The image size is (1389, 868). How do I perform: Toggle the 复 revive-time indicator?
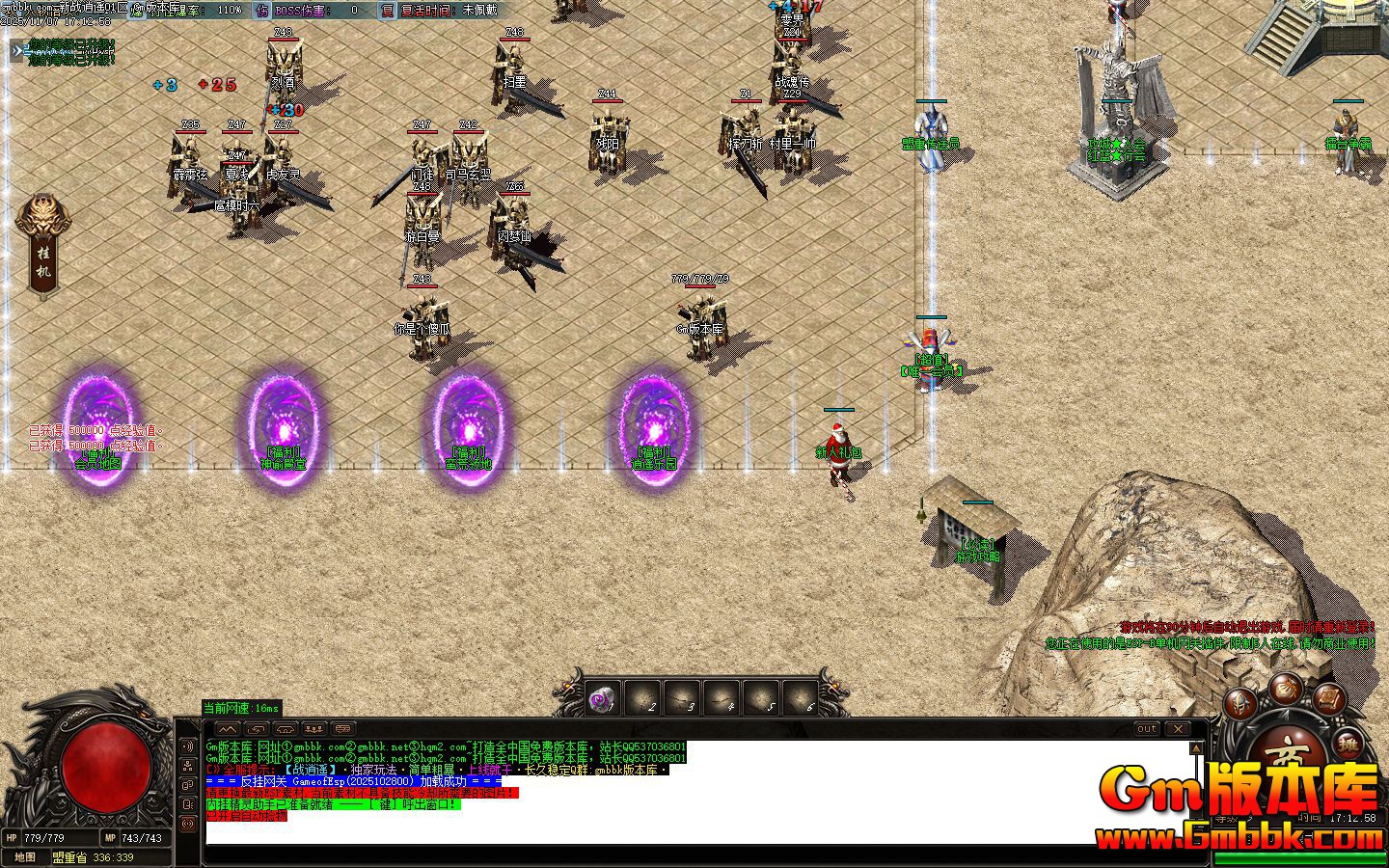(385, 10)
